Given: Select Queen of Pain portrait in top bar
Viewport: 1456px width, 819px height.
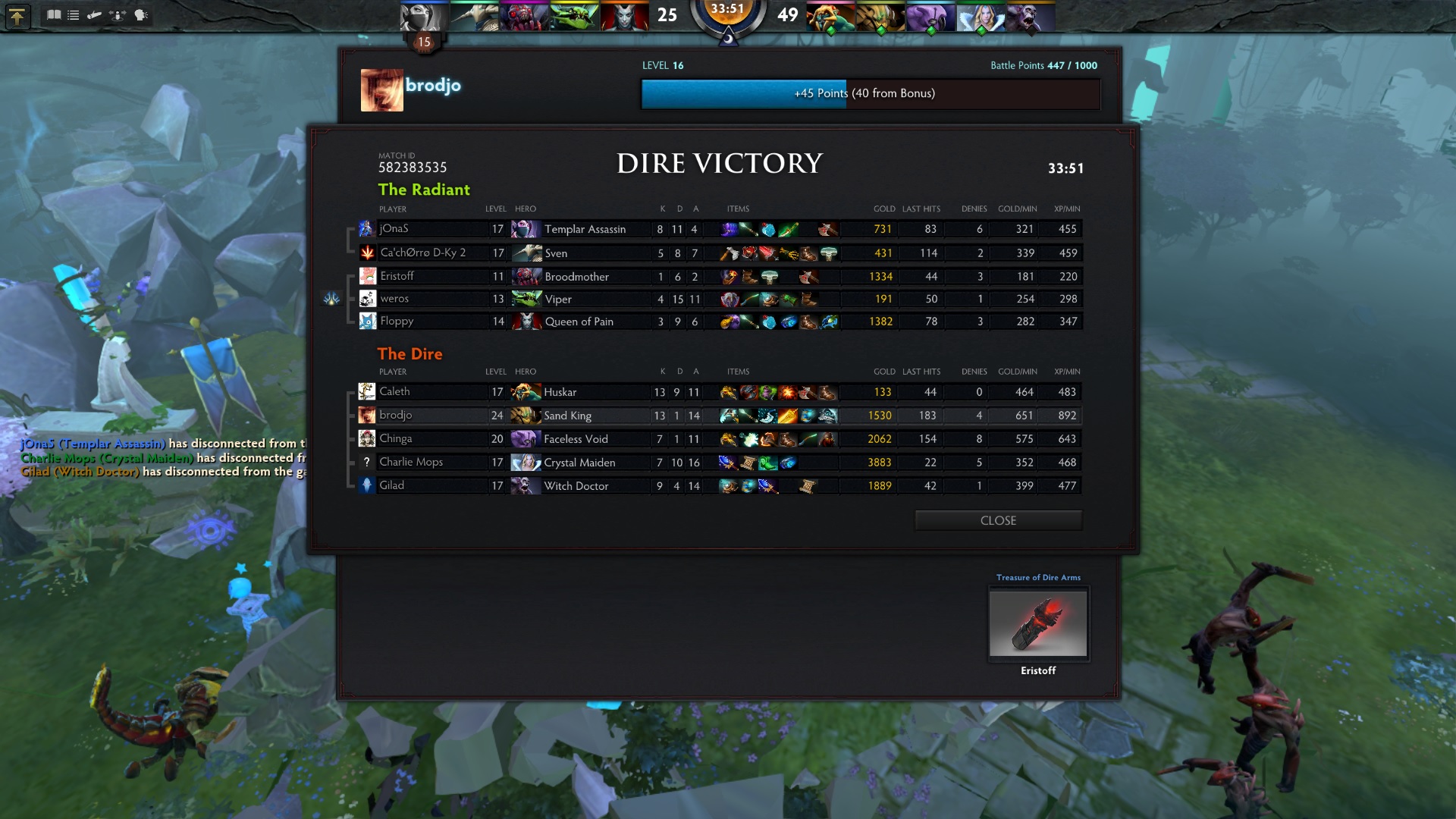Looking at the screenshot, I should coord(624,17).
